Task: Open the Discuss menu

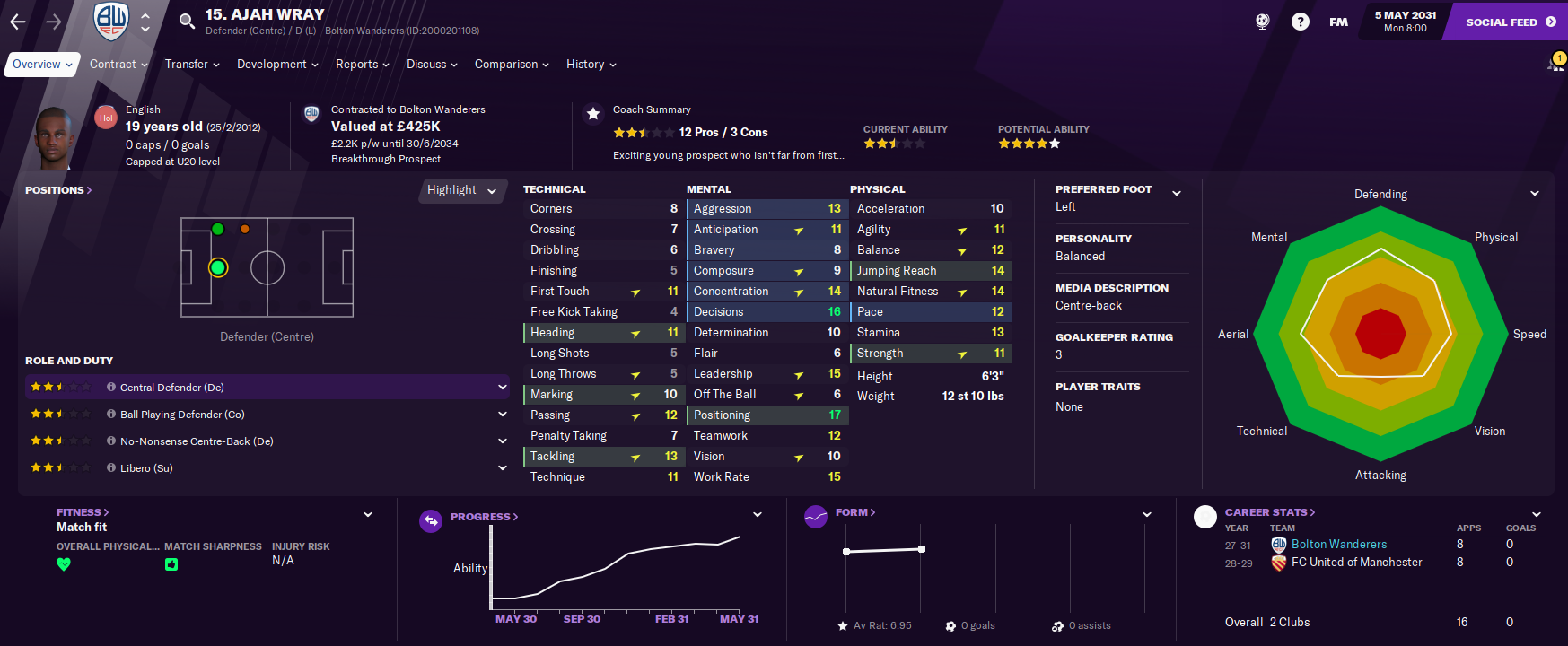Action: click(x=432, y=65)
